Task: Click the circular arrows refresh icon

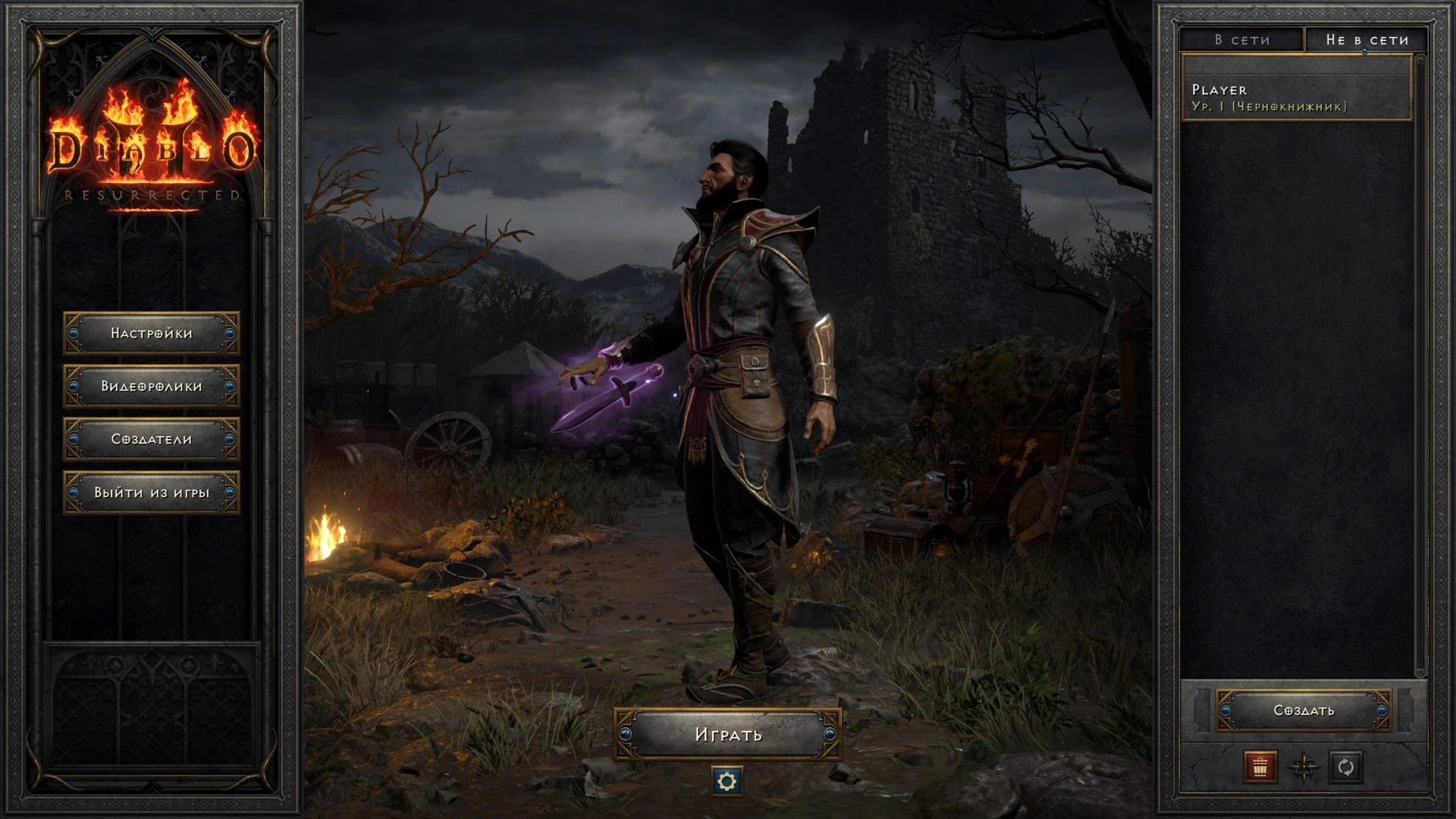Action: click(1346, 767)
